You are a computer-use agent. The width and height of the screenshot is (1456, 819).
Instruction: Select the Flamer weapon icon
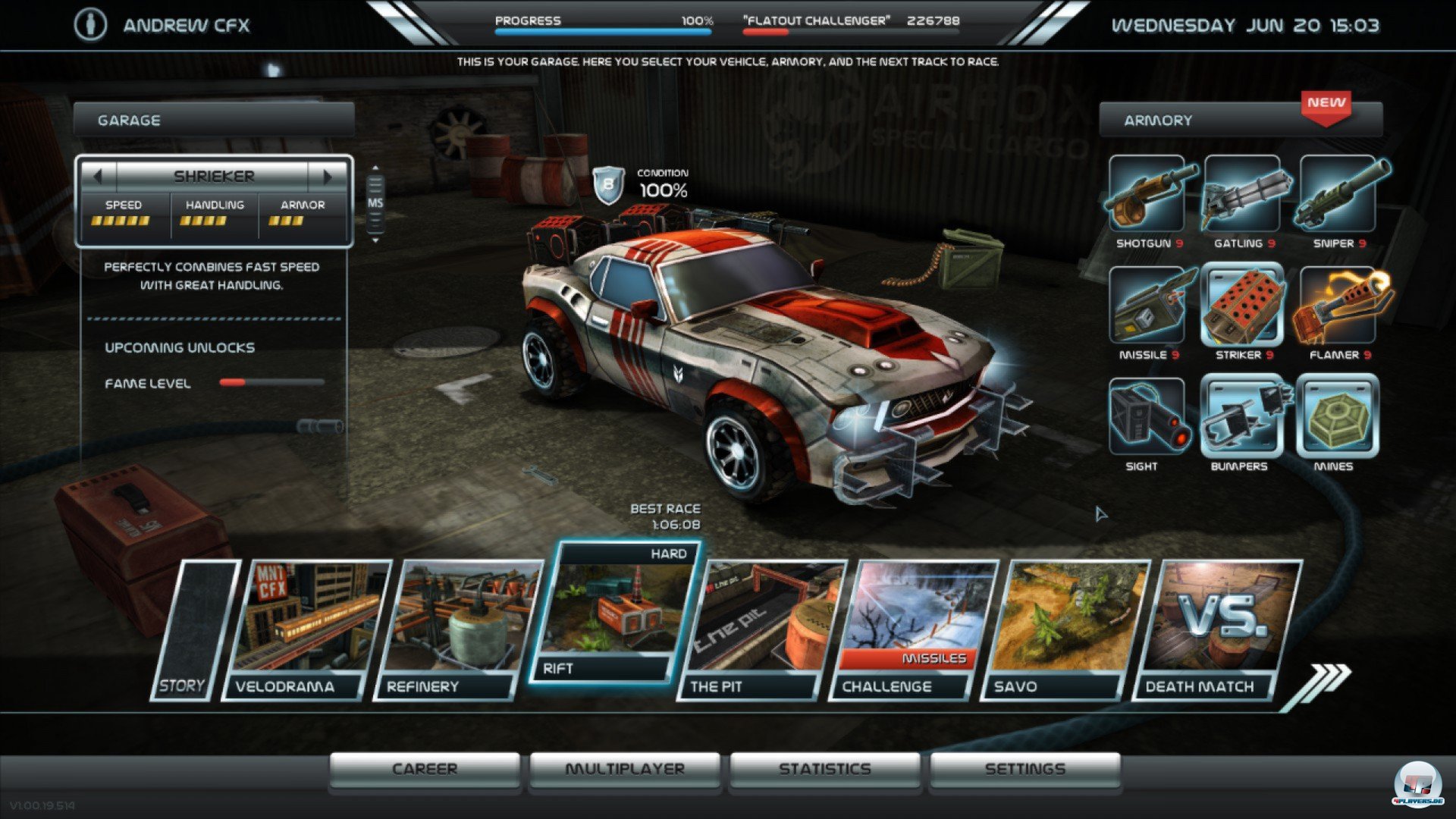1338,306
